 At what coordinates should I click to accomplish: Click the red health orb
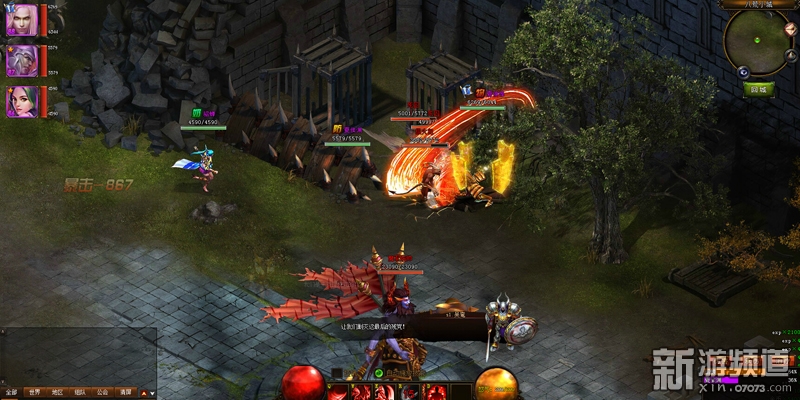tap(302, 384)
